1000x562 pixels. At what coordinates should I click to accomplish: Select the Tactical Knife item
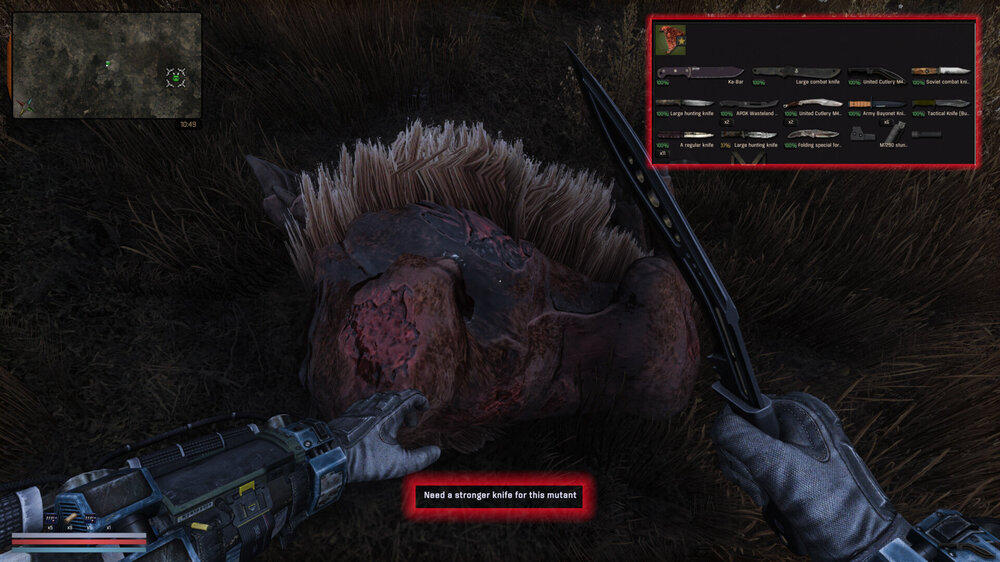click(940, 104)
